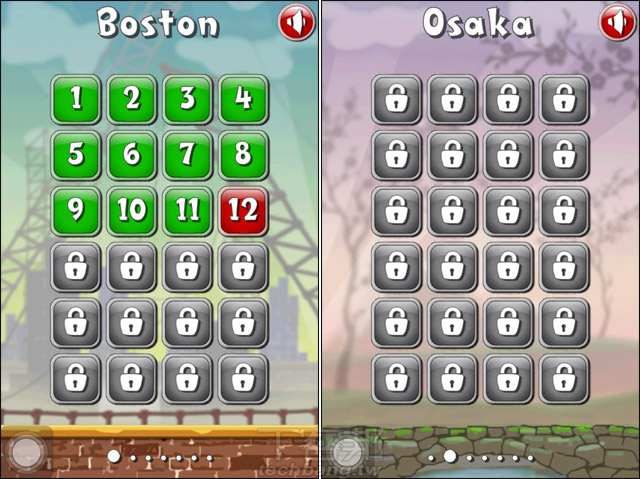Open level 3
This screenshot has width=640, height=479.
[x=188, y=99]
